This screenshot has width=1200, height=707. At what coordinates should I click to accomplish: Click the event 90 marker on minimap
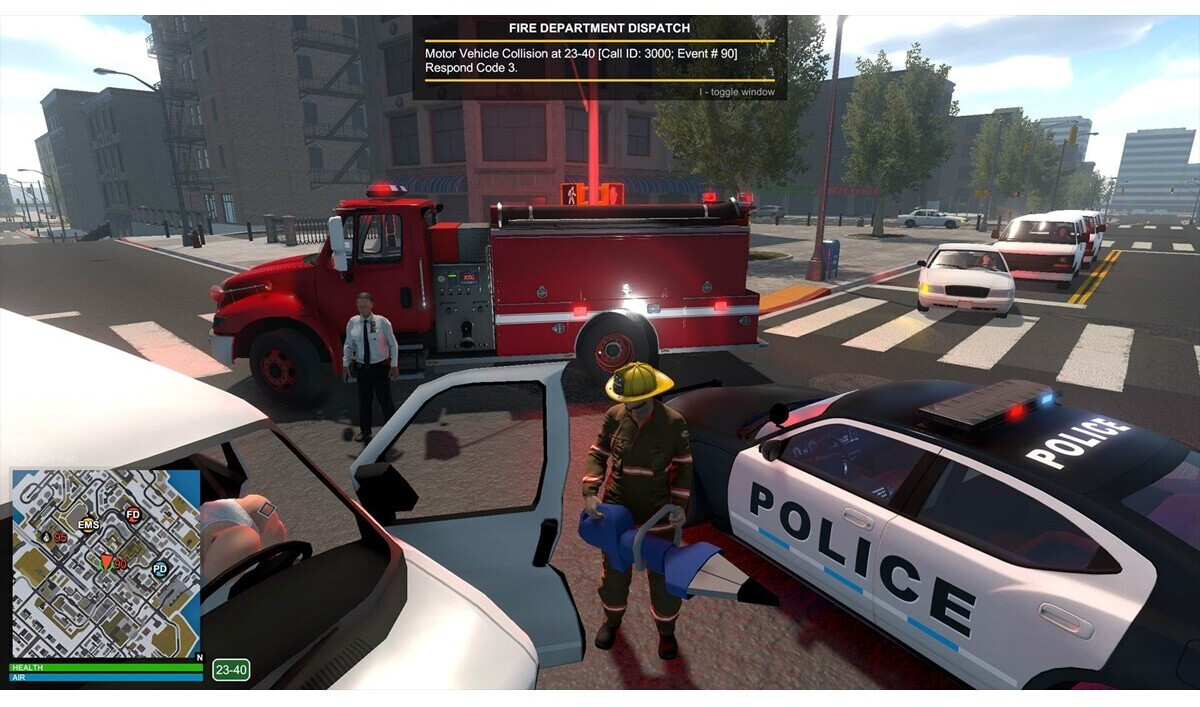pos(107,563)
